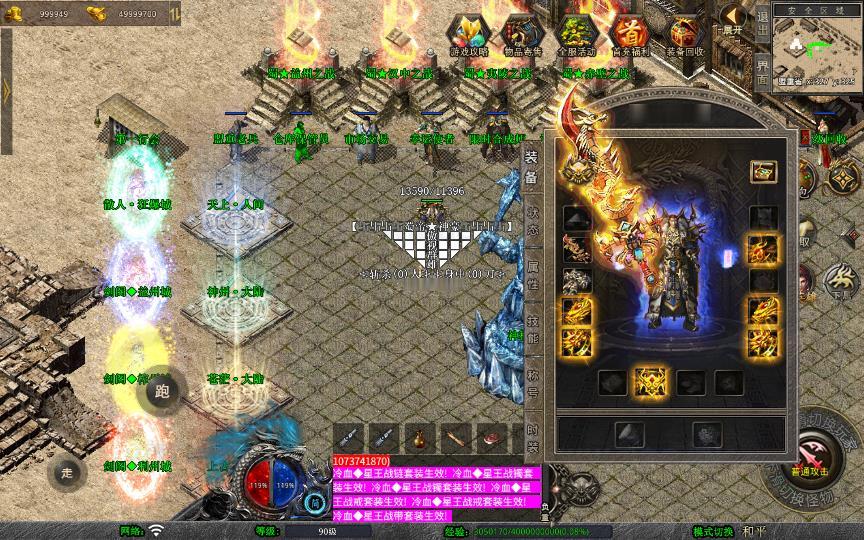Click the treasure chest icon in equipment panel

click(x=764, y=172)
